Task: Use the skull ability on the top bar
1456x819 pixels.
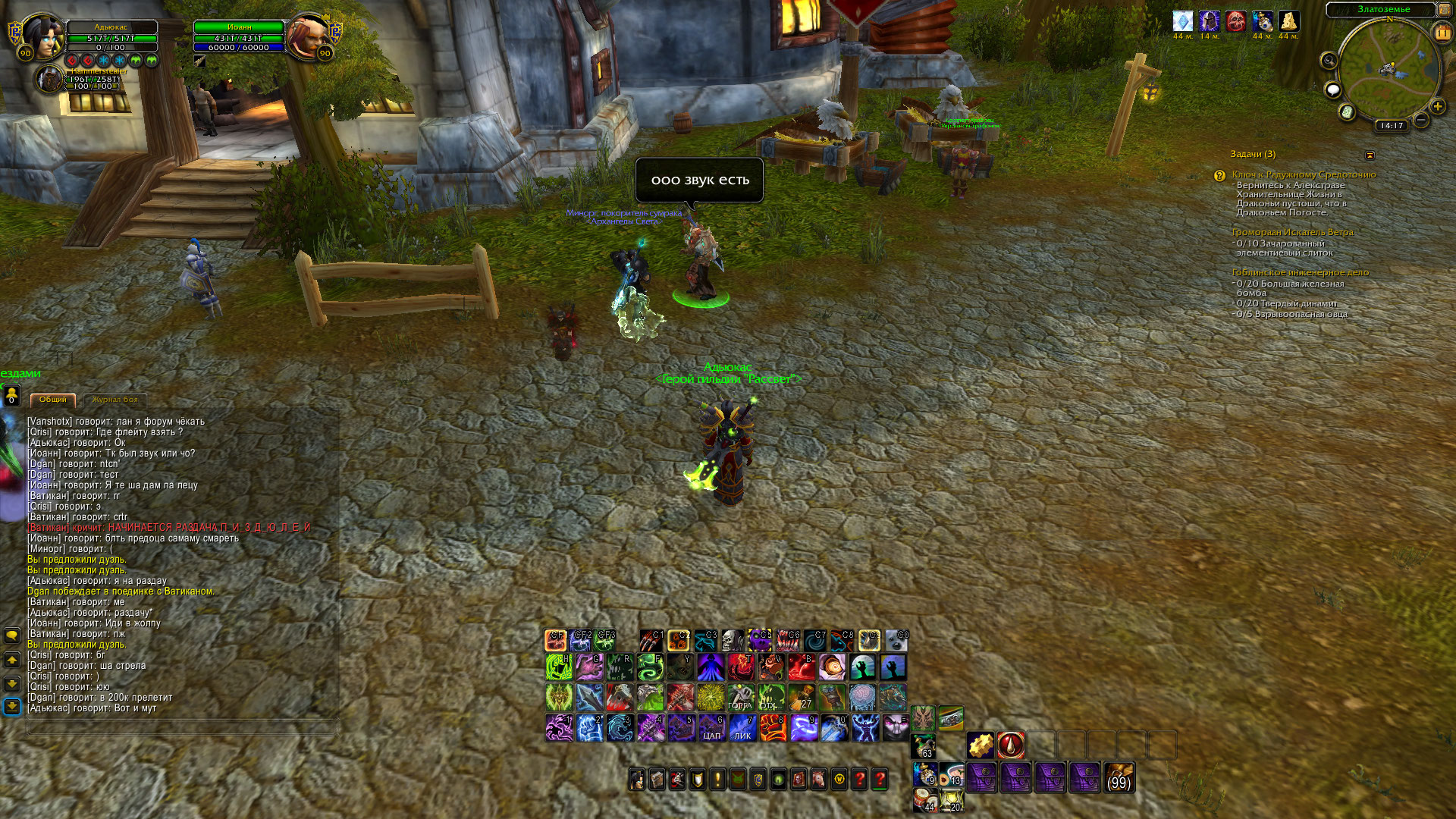Action: click(732, 641)
